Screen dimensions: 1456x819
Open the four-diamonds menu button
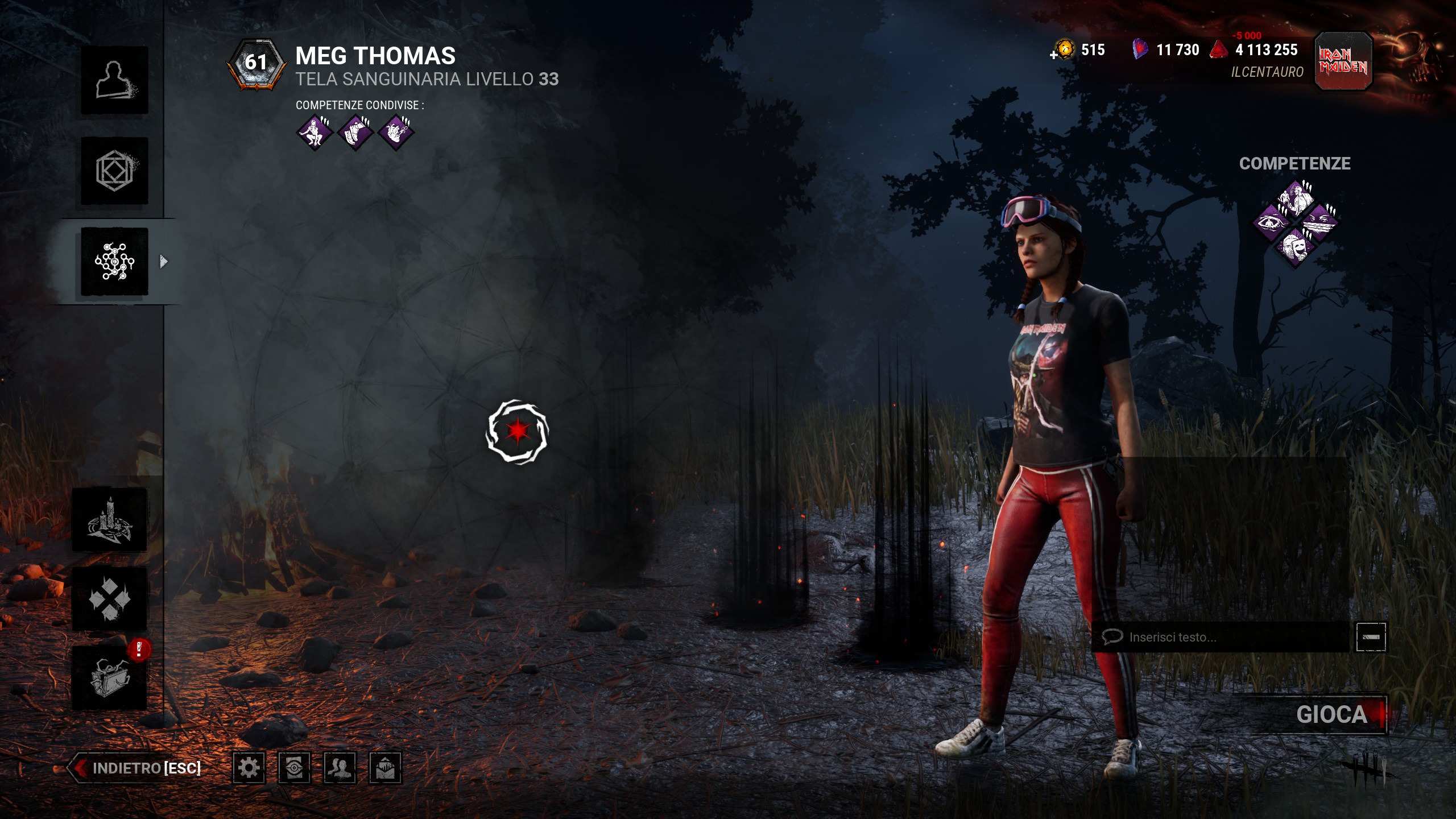point(110,598)
